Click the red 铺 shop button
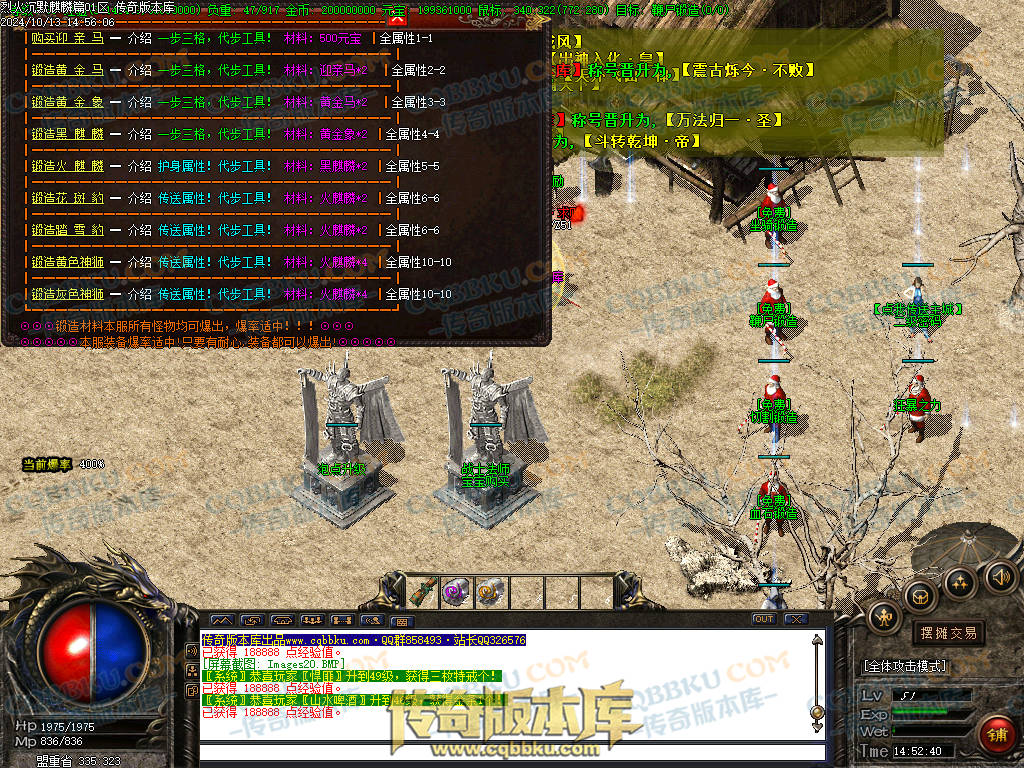Viewport: 1024px width, 768px height. pos(995,735)
